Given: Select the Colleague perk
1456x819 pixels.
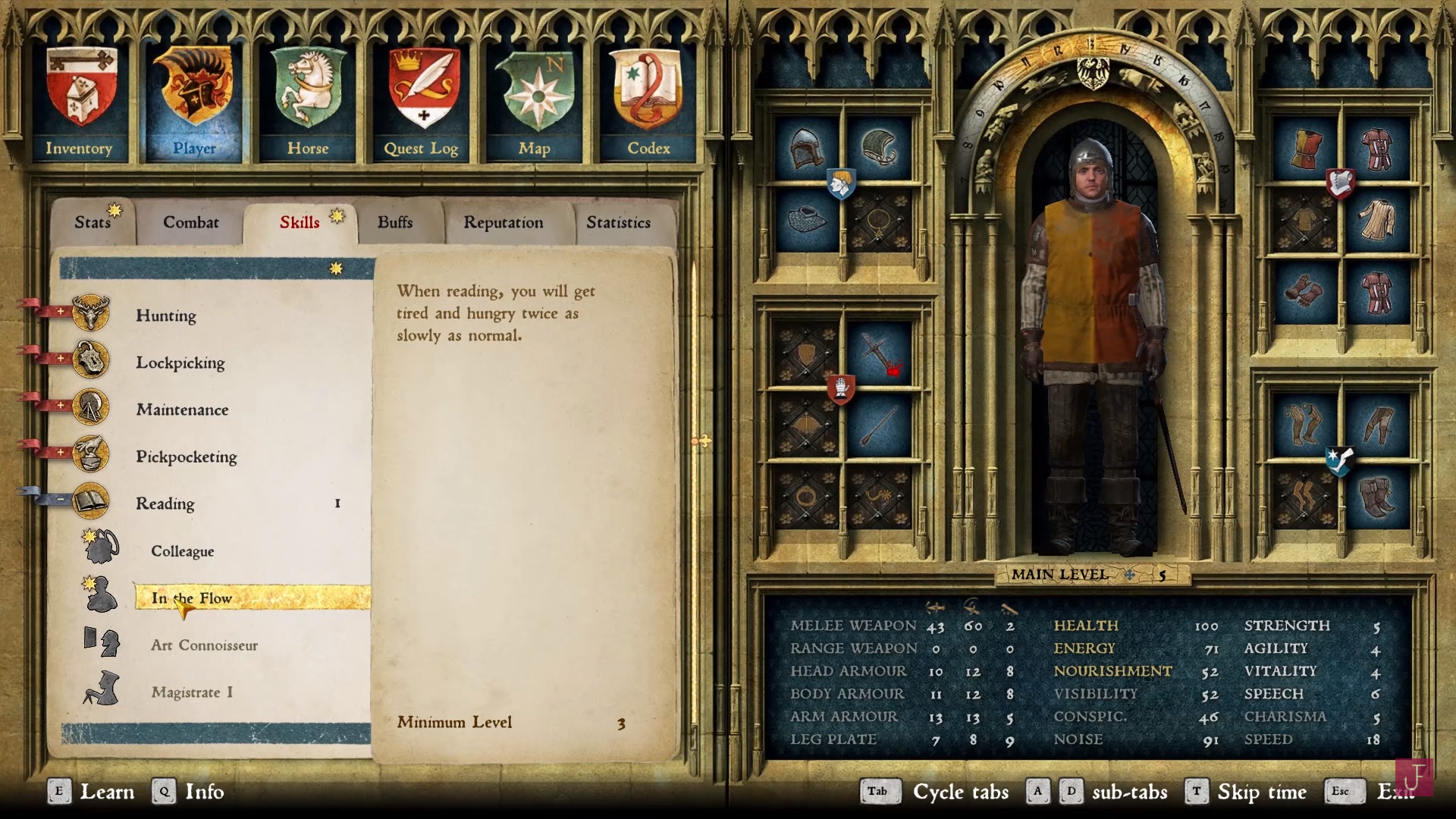Looking at the screenshot, I should pos(183,551).
